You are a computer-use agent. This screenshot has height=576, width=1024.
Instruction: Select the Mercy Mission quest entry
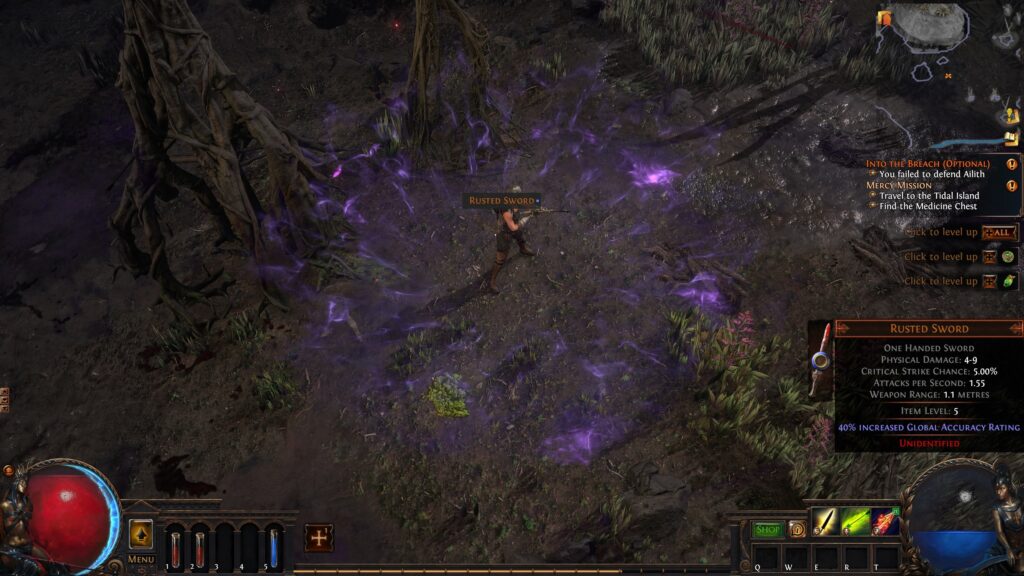point(899,185)
